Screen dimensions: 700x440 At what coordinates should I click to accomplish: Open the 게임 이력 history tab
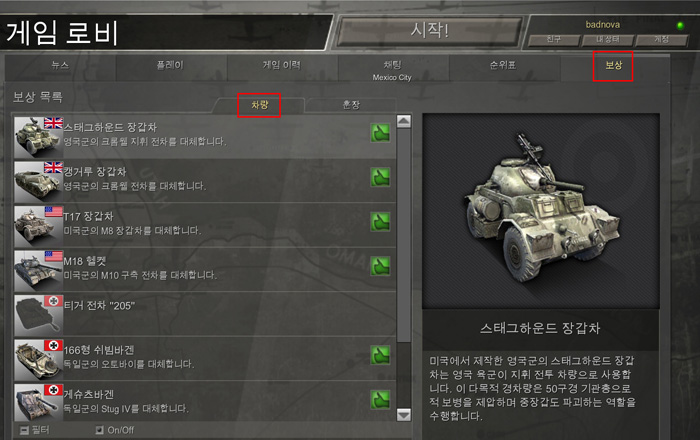click(x=281, y=65)
